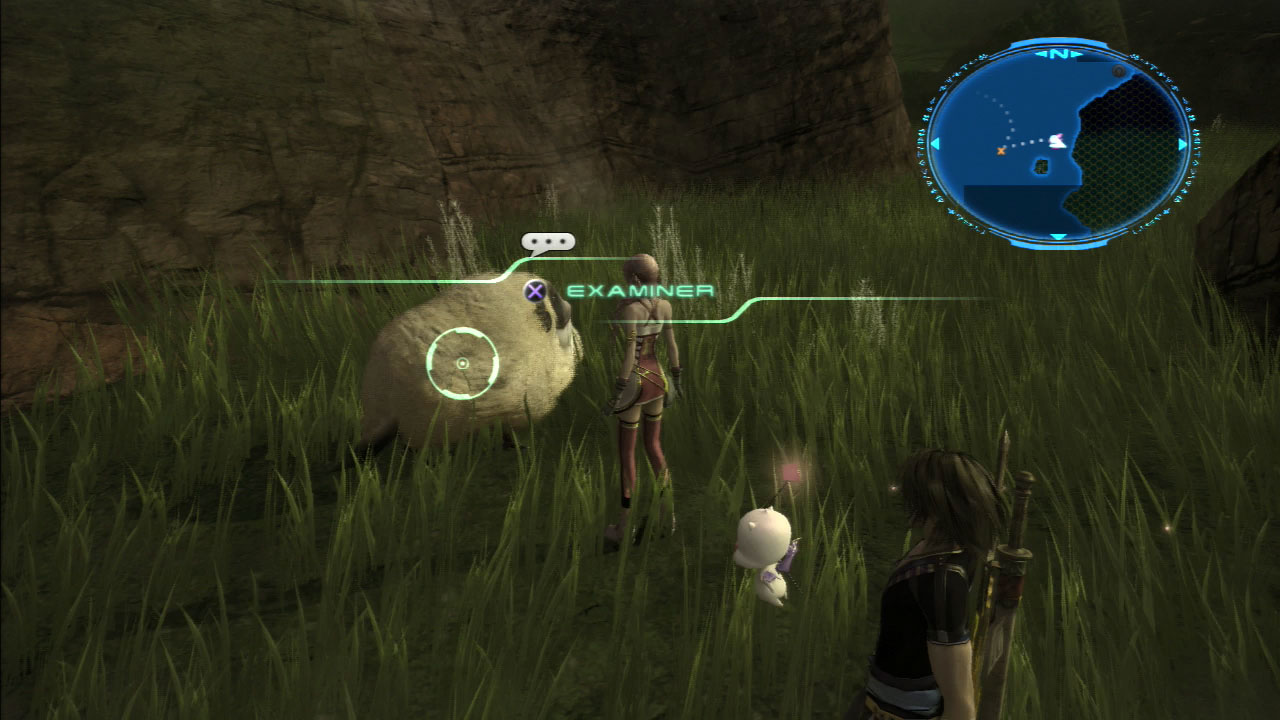This screenshot has width=1280, height=720.
Task: Select the circular target reticle
Action: [x=462, y=363]
